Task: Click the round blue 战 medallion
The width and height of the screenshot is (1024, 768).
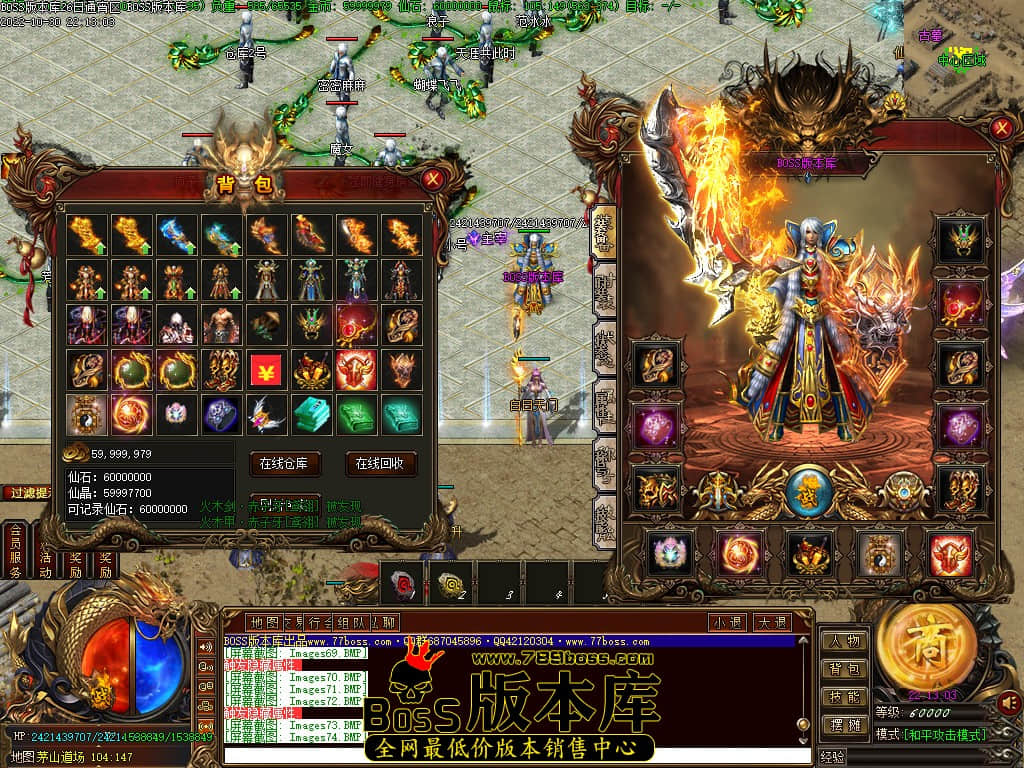Action: coord(807,491)
